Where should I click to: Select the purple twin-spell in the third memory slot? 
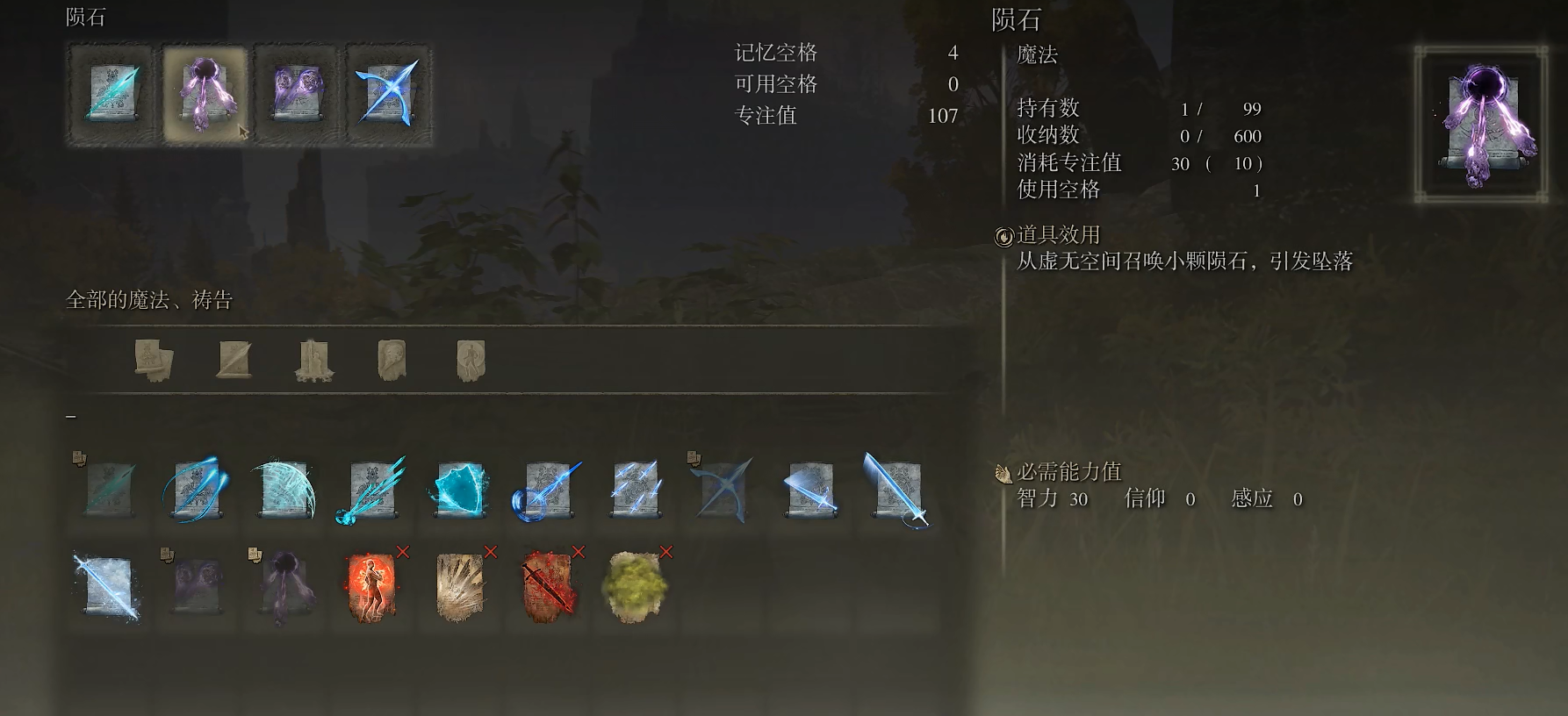tap(298, 92)
